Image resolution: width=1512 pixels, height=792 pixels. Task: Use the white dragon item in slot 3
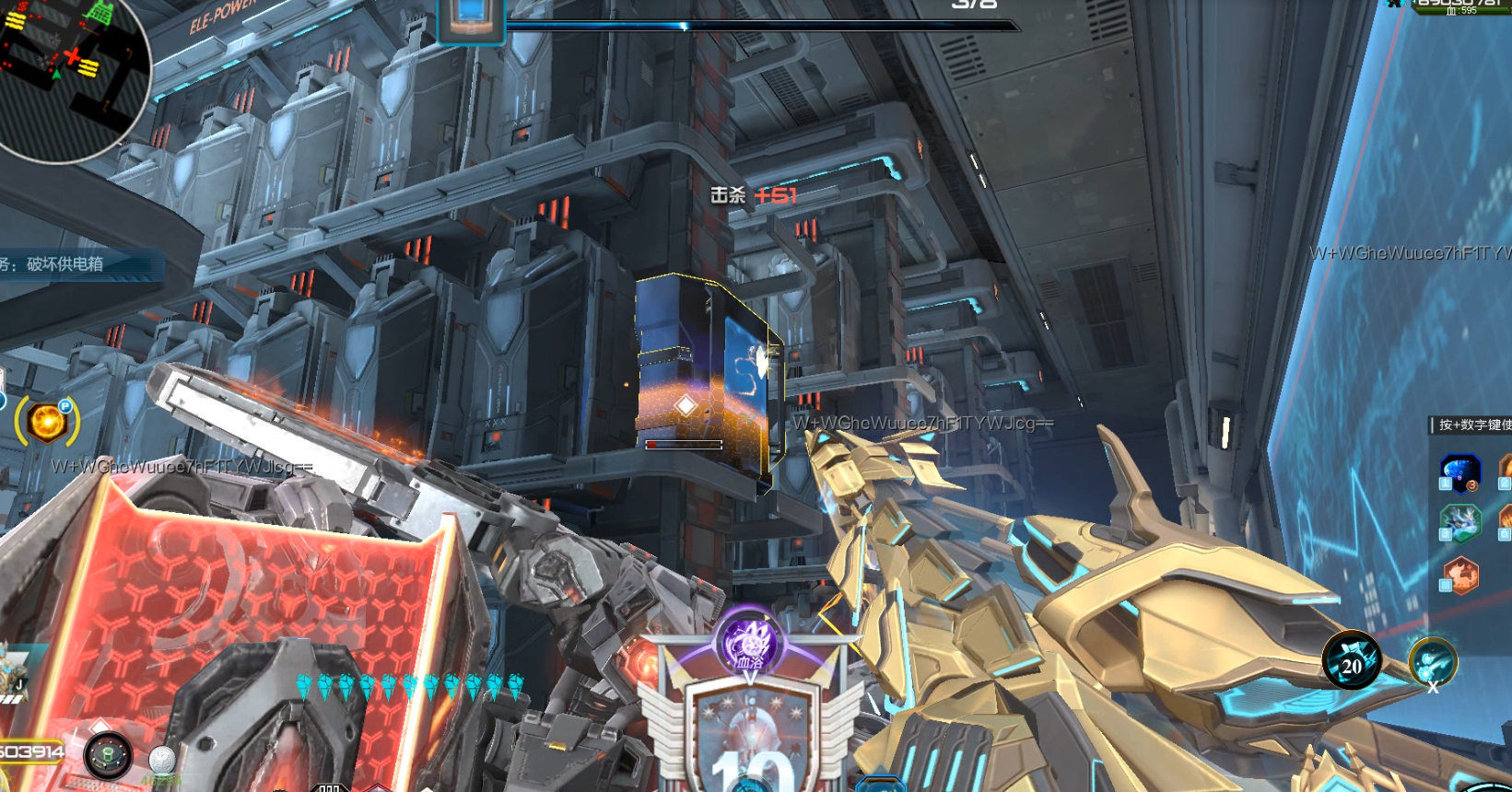point(1459,522)
